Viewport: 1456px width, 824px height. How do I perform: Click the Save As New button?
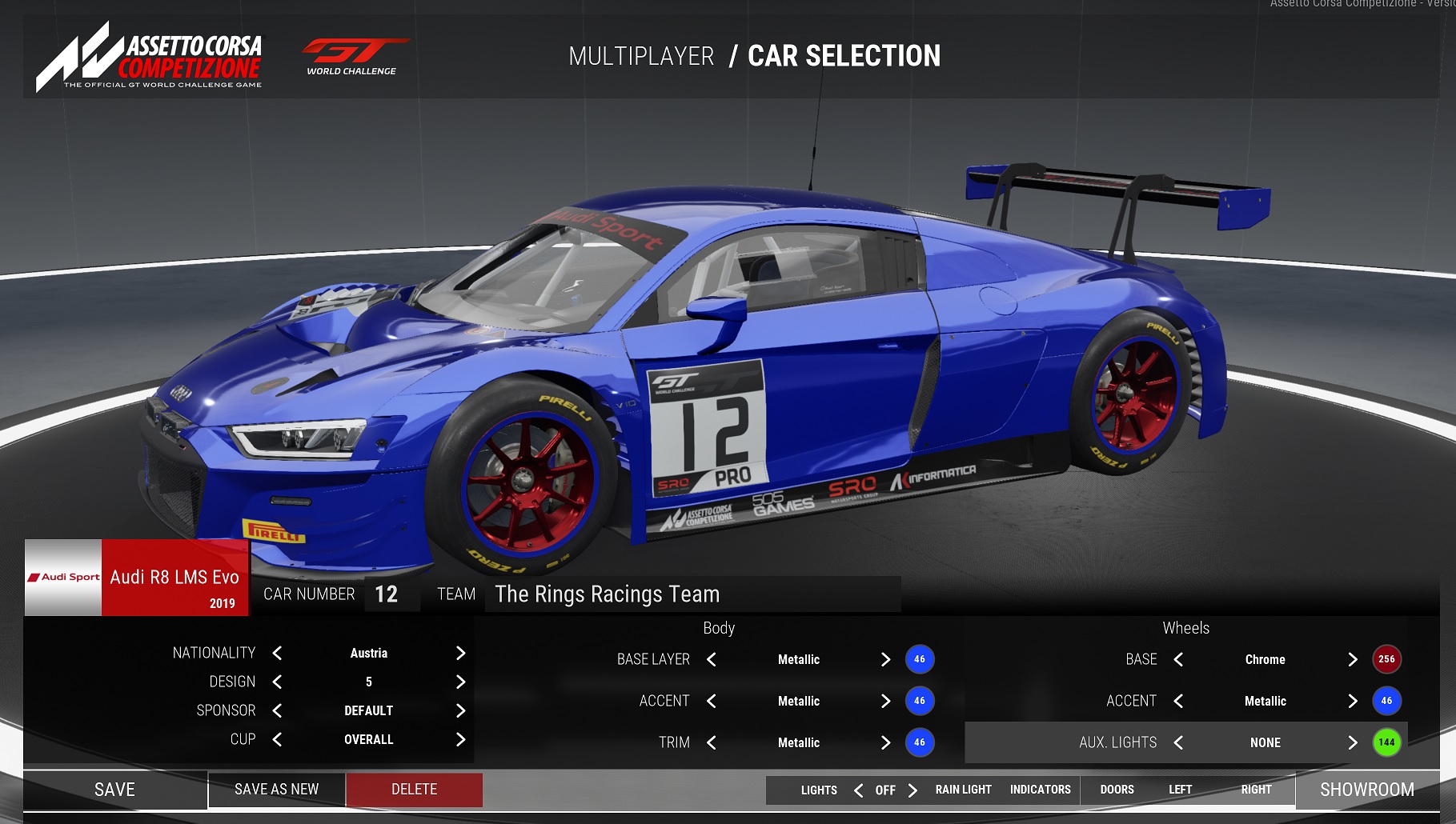(x=276, y=790)
